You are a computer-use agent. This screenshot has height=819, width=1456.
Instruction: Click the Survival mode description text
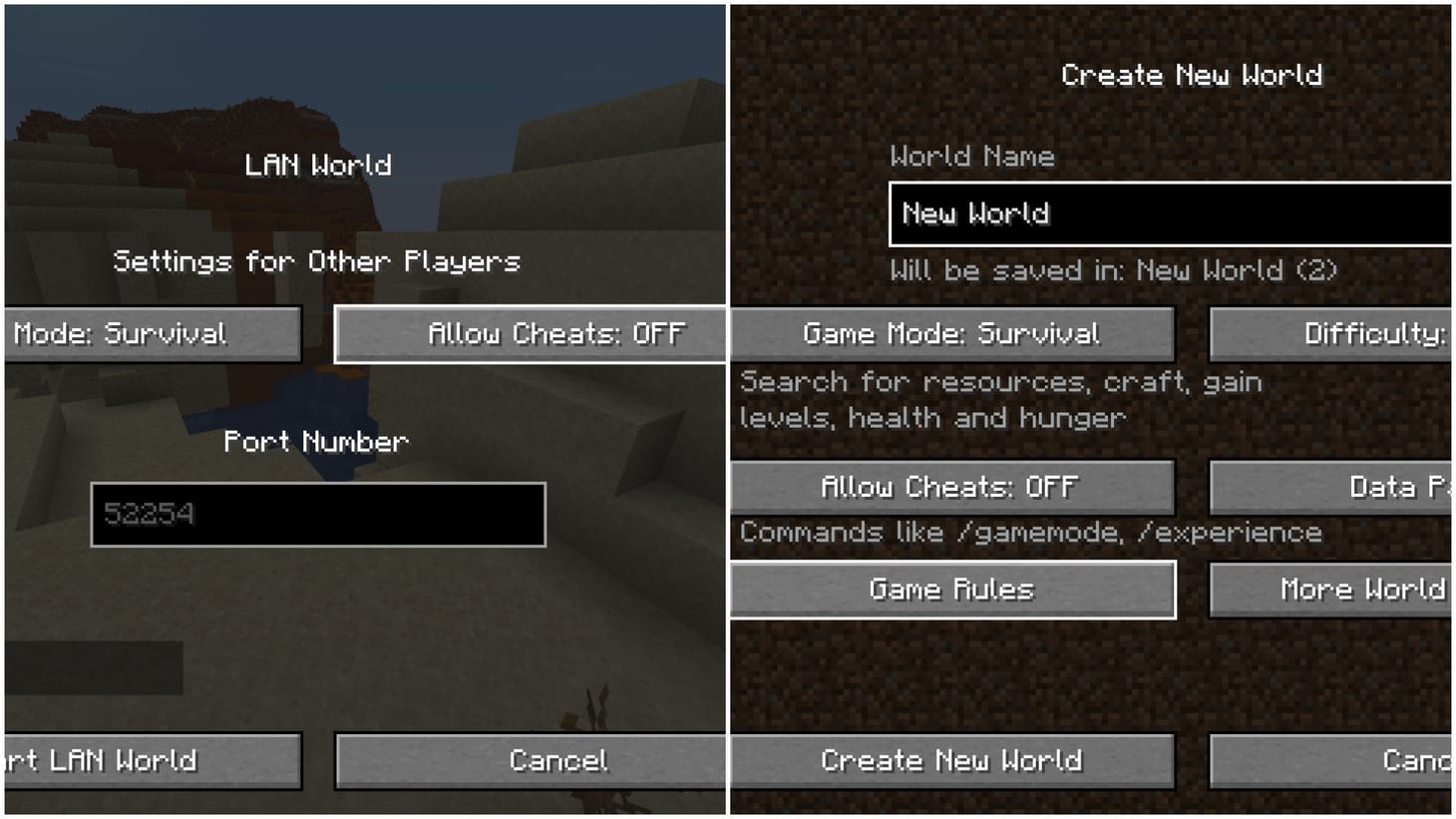pos(997,399)
